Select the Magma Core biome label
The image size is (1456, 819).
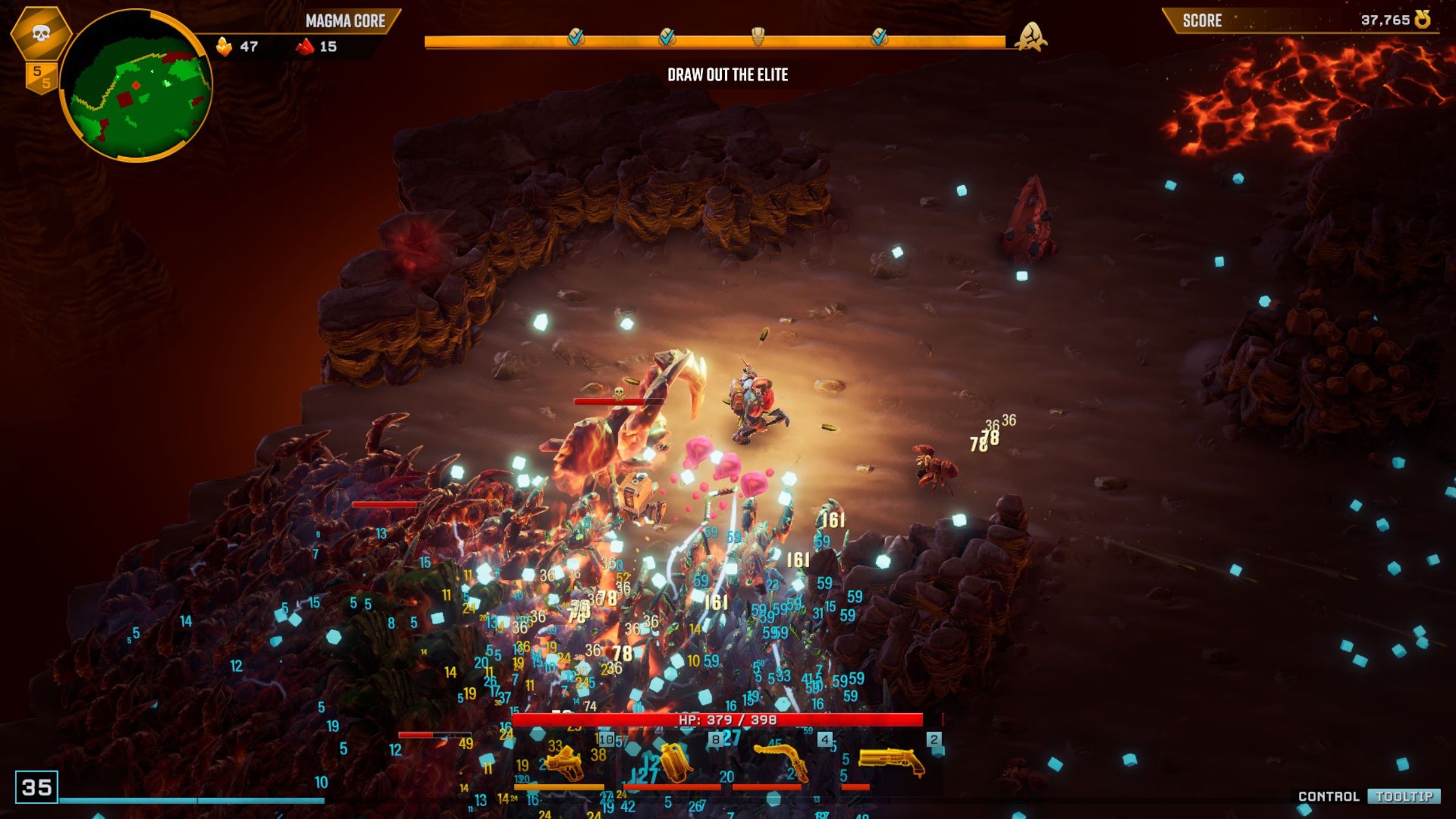point(345,21)
